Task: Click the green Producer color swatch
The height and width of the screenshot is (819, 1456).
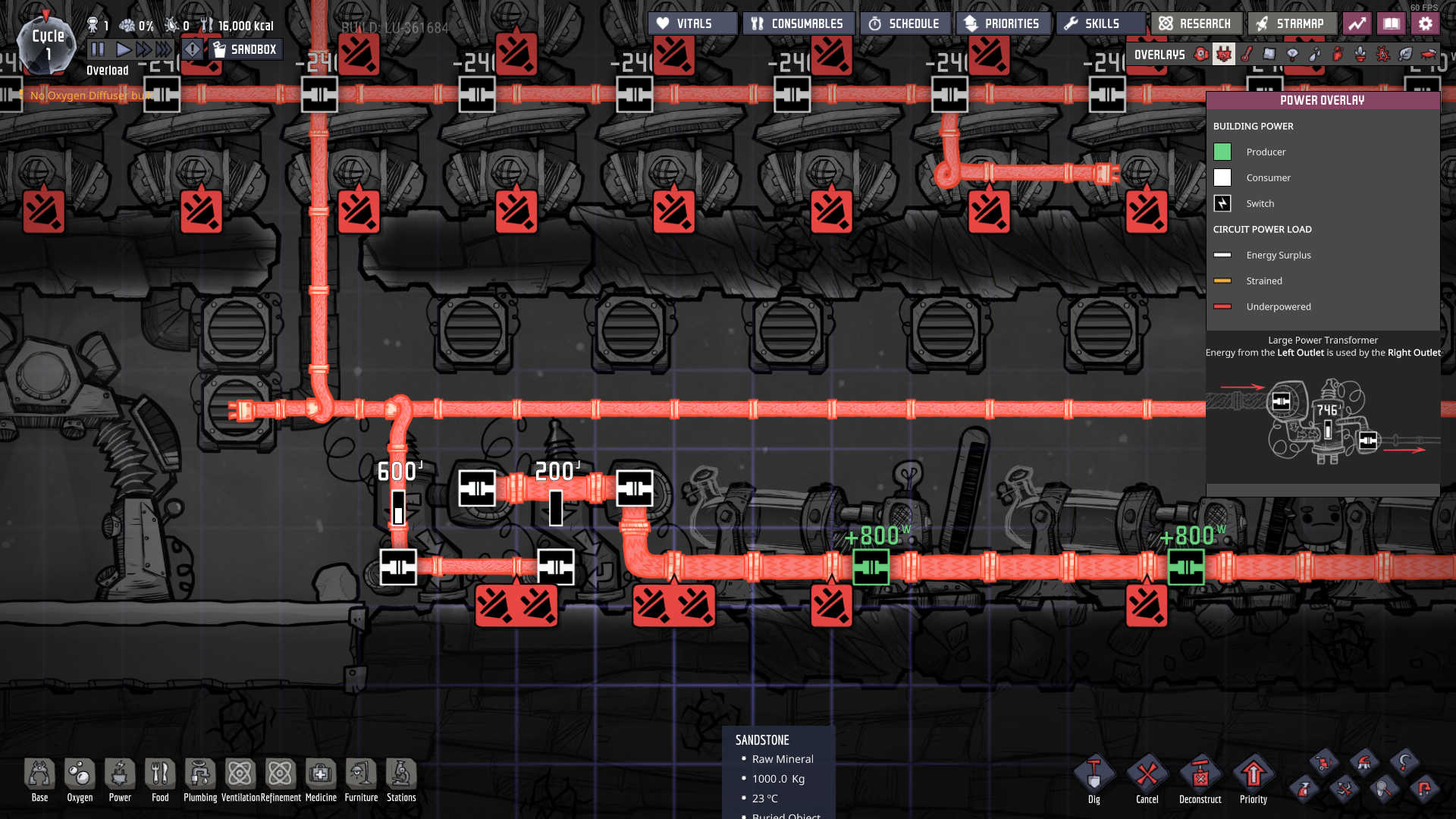Action: 1222,152
